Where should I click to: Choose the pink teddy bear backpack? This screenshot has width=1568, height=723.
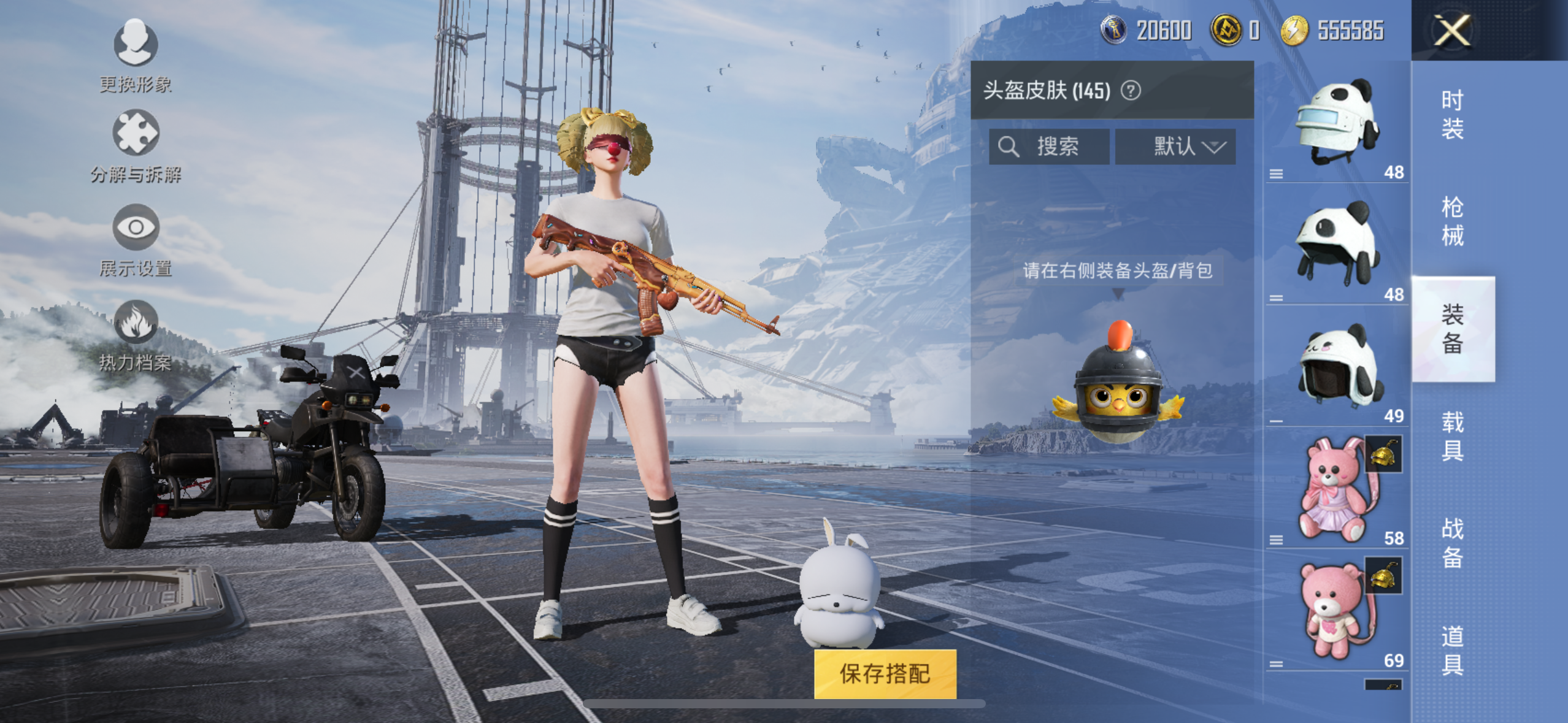1335,611
